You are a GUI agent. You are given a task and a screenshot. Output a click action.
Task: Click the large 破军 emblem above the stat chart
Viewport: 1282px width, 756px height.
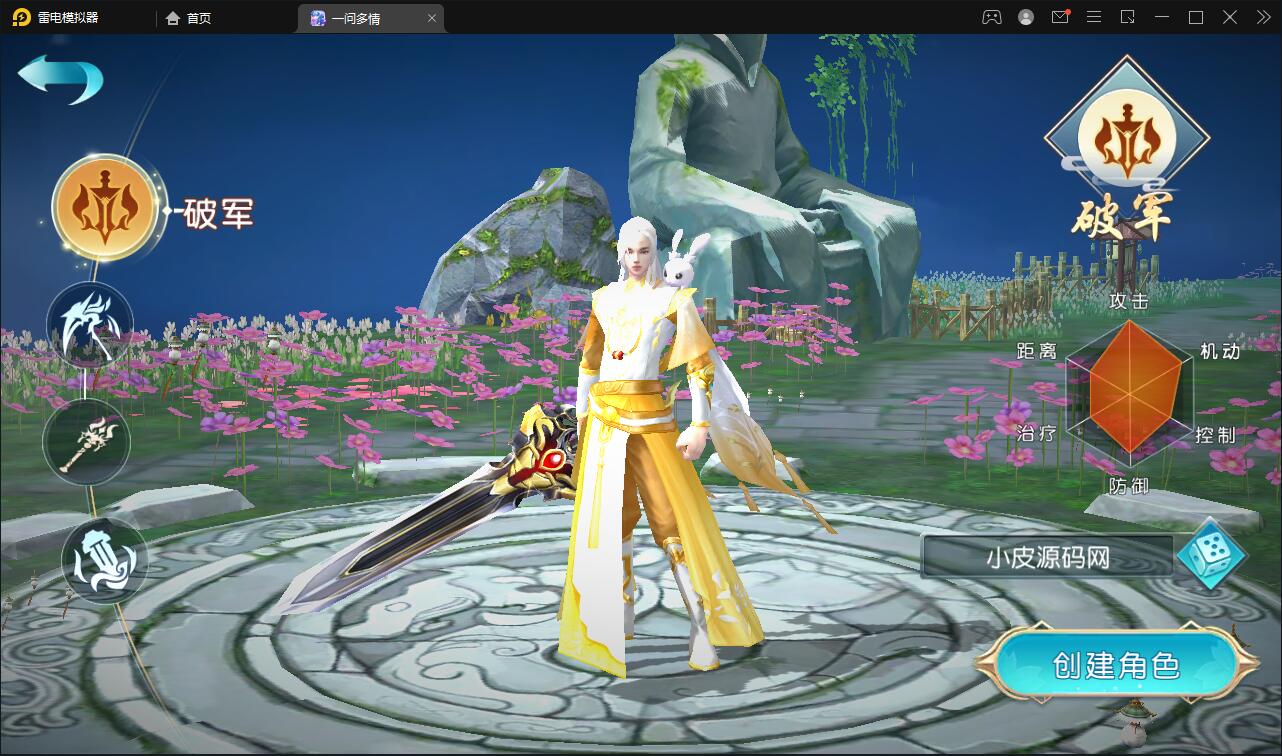(x=1128, y=138)
